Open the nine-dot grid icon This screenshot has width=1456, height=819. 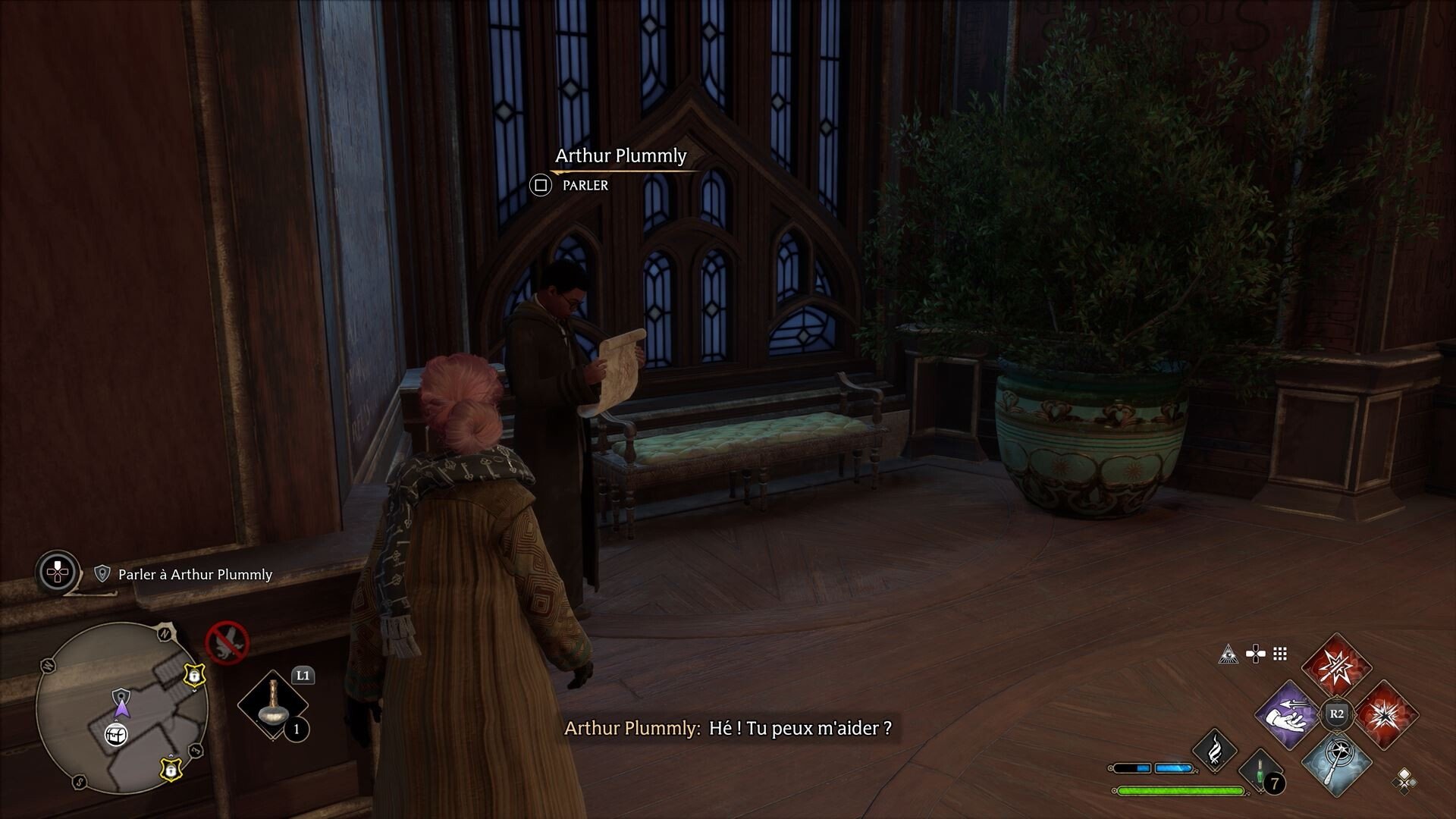1280,654
